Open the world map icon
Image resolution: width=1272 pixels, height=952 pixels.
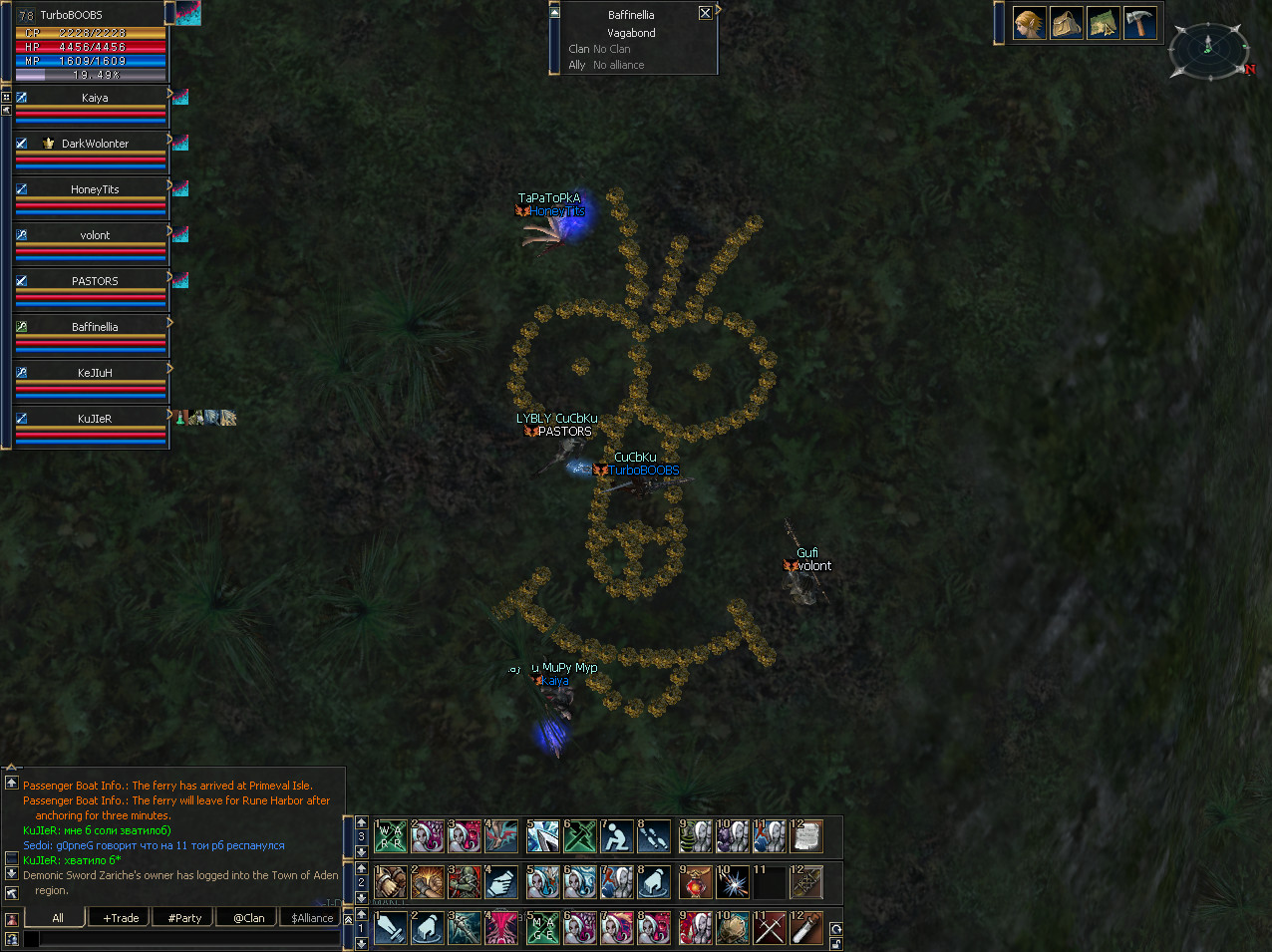[x=1104, y=23]
